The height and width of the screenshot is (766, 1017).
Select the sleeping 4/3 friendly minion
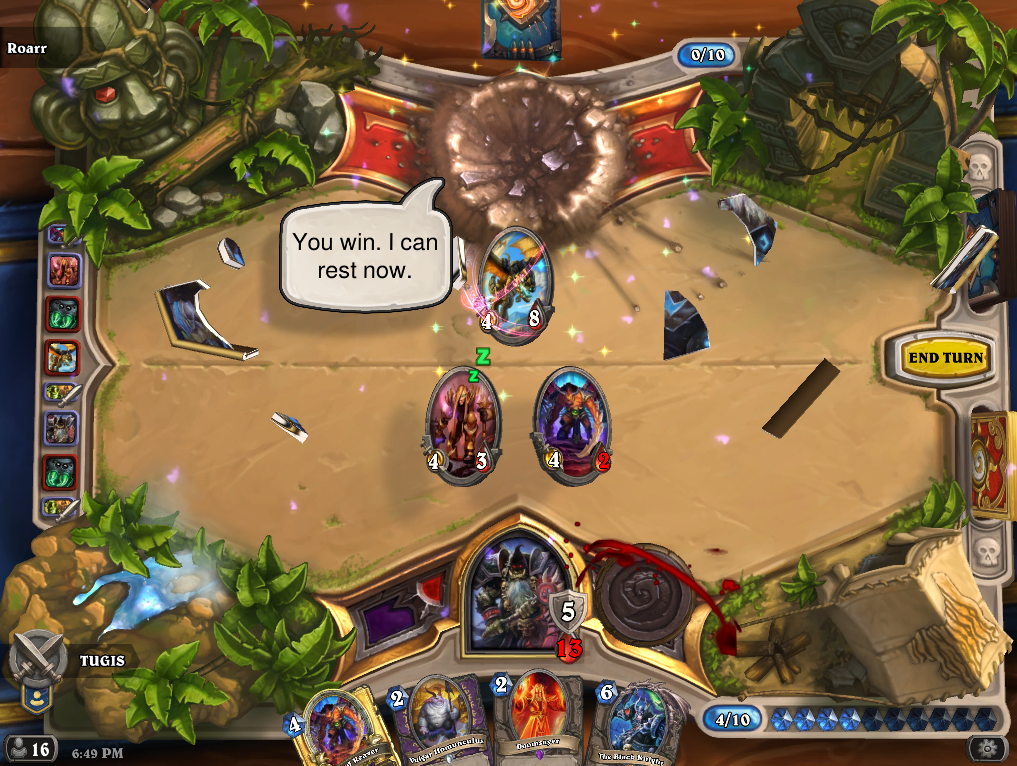point(463,425)
